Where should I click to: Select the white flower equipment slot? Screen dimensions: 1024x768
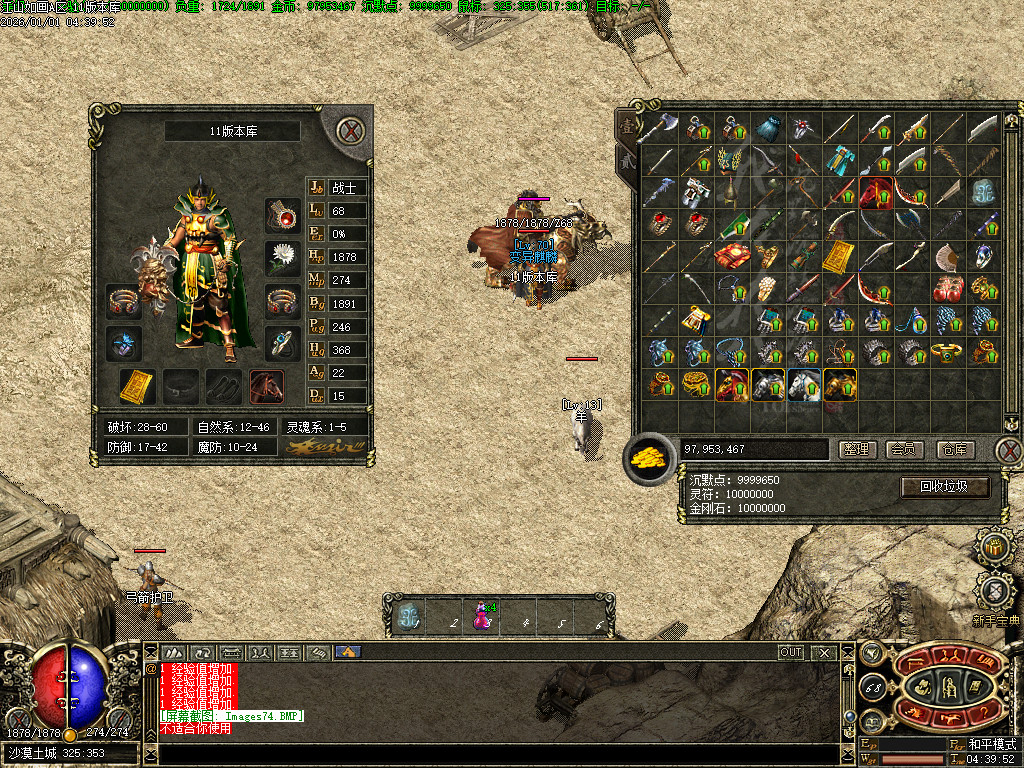coord(283,257)
